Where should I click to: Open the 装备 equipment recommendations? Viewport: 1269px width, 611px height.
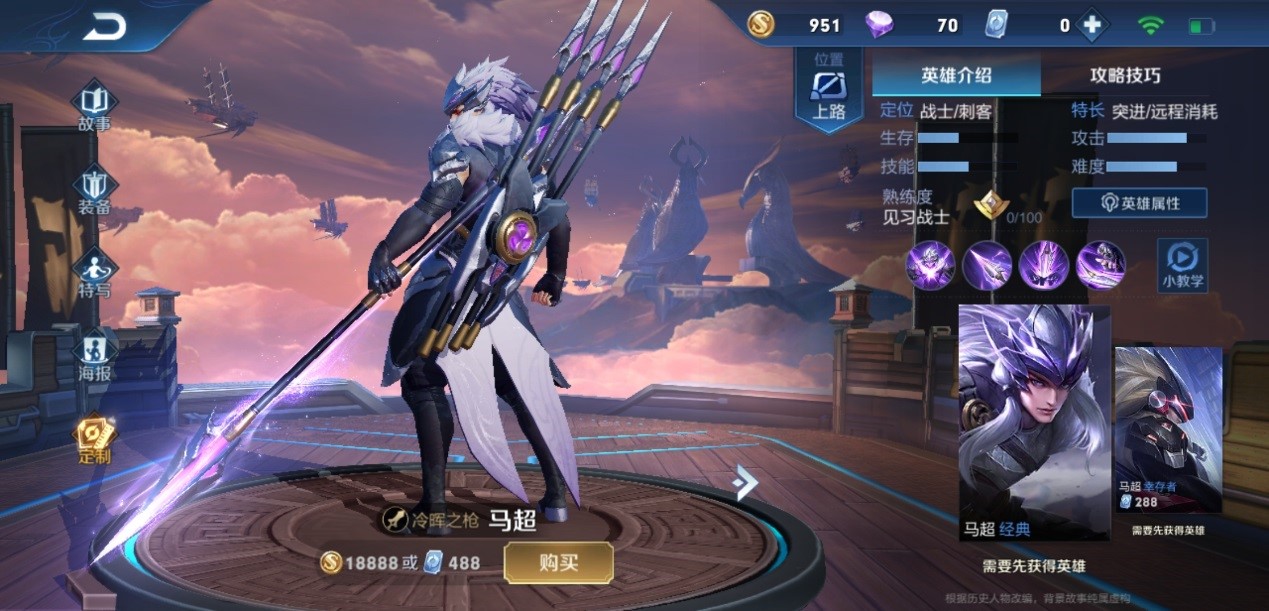pos(95,192)
